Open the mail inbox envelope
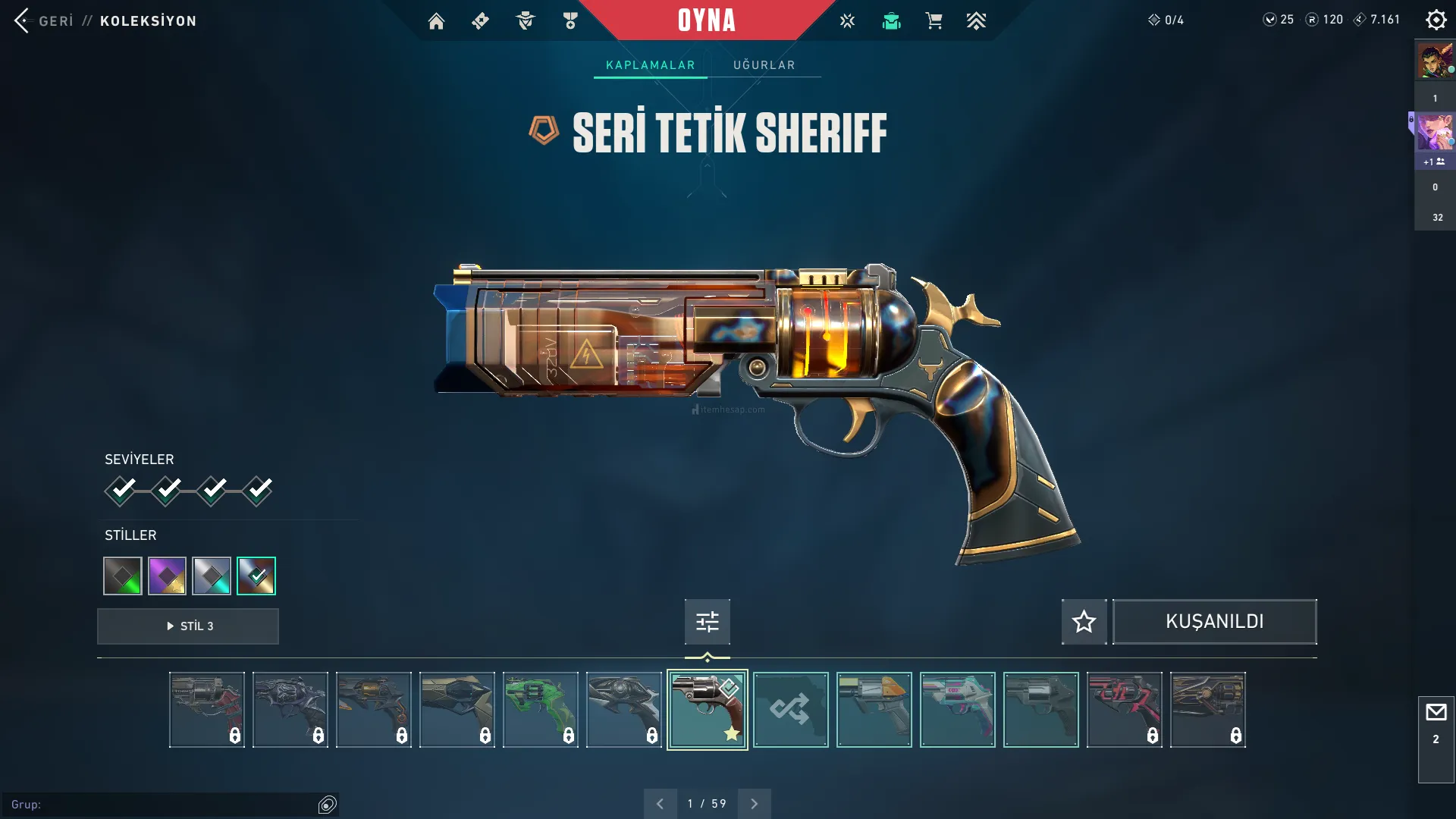 pos(1436,713)
